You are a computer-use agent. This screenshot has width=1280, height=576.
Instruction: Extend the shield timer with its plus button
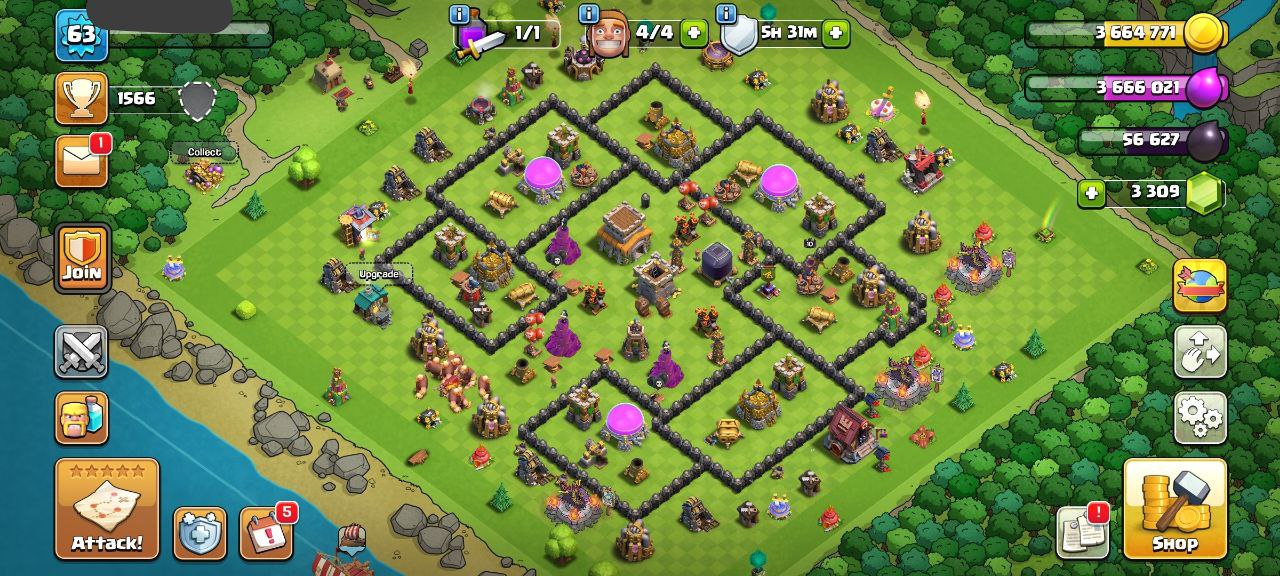pyautogui.click(x=835, y=33)
